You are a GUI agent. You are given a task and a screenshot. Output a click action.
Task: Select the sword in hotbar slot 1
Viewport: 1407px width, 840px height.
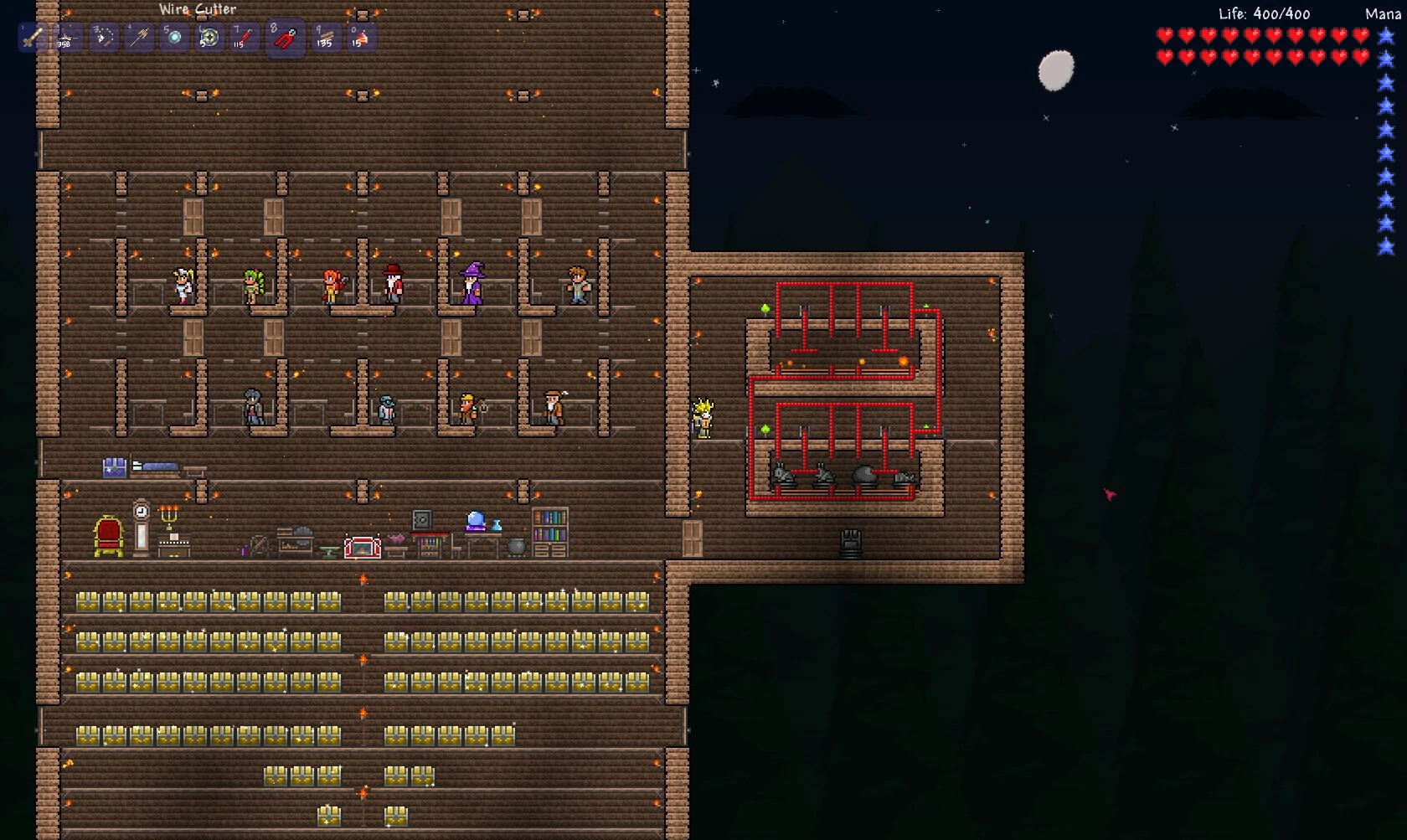click(x=32, y=37)
